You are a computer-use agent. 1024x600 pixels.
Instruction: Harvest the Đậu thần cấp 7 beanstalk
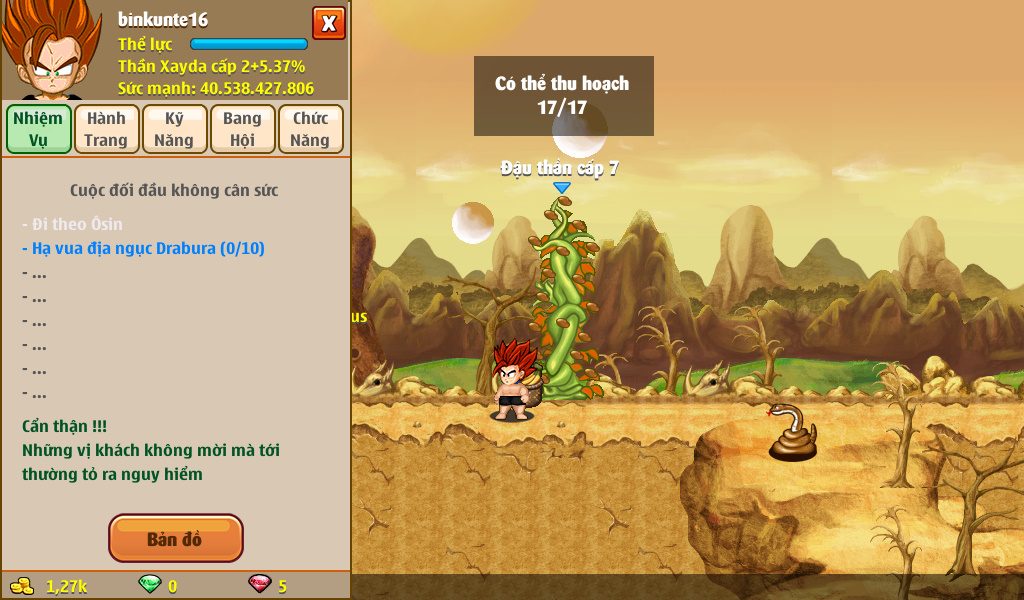pyautogui.click(x=564, y=300)
